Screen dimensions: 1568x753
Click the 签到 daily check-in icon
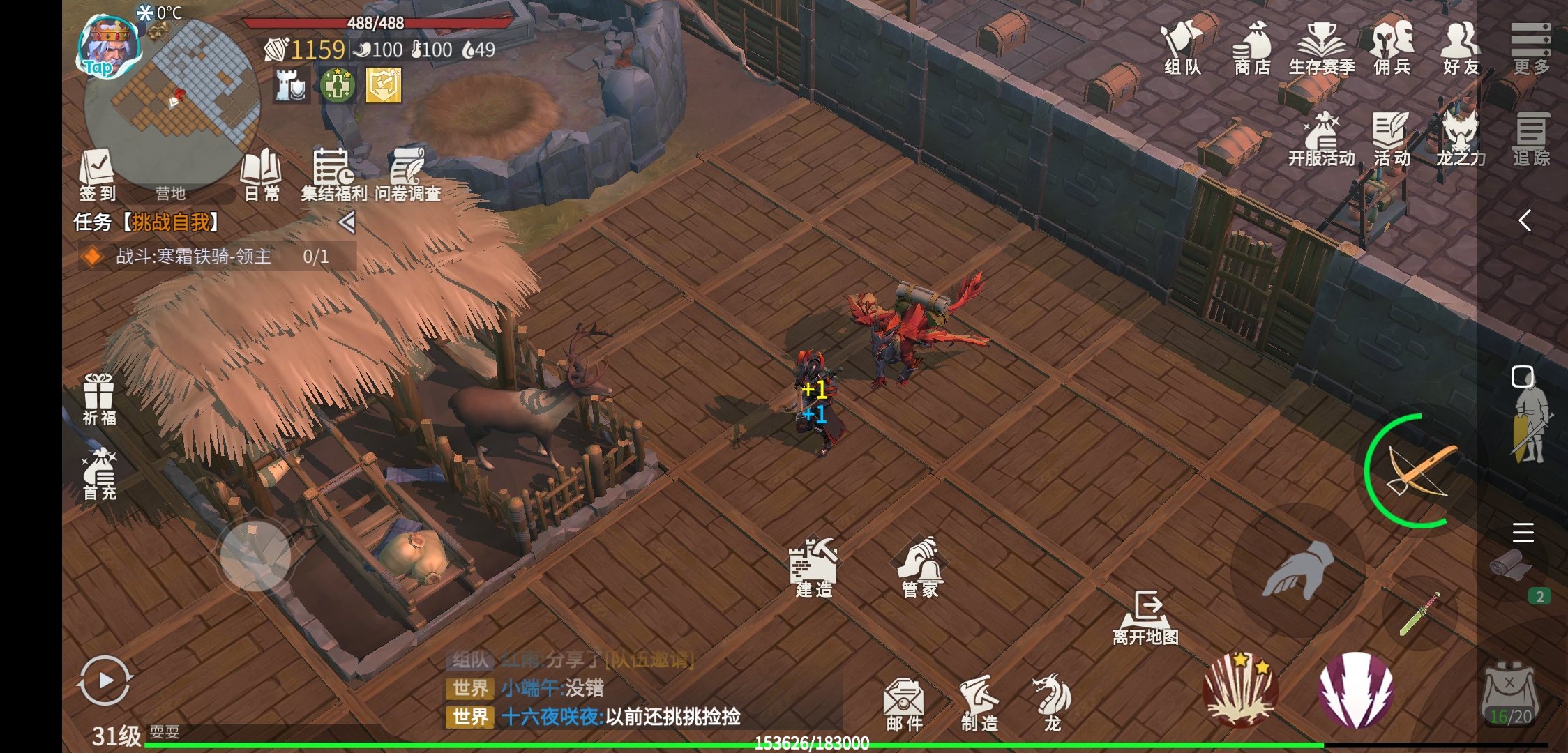tap(97, 174)
